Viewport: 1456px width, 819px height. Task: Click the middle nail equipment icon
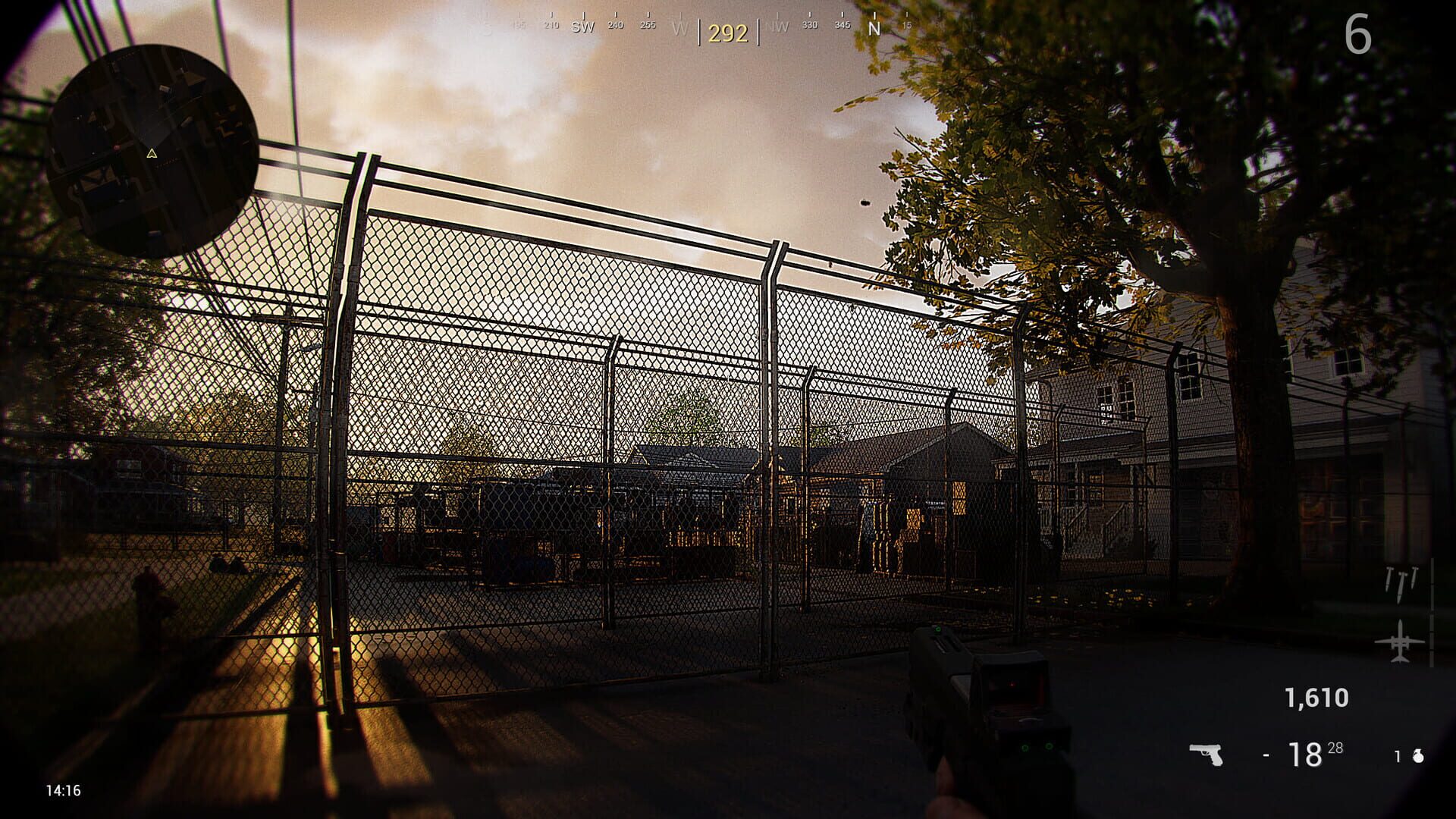click(x=1401, y=585)
